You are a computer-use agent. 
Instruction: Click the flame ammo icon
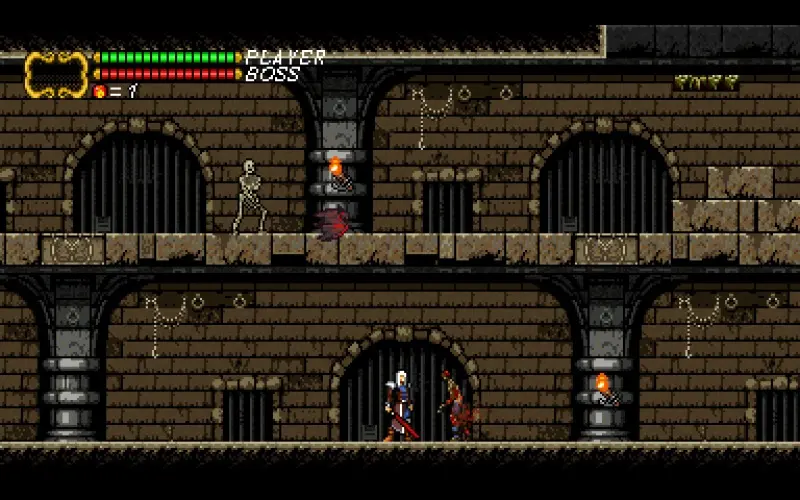pyautogui.click(x=99, y=91)
